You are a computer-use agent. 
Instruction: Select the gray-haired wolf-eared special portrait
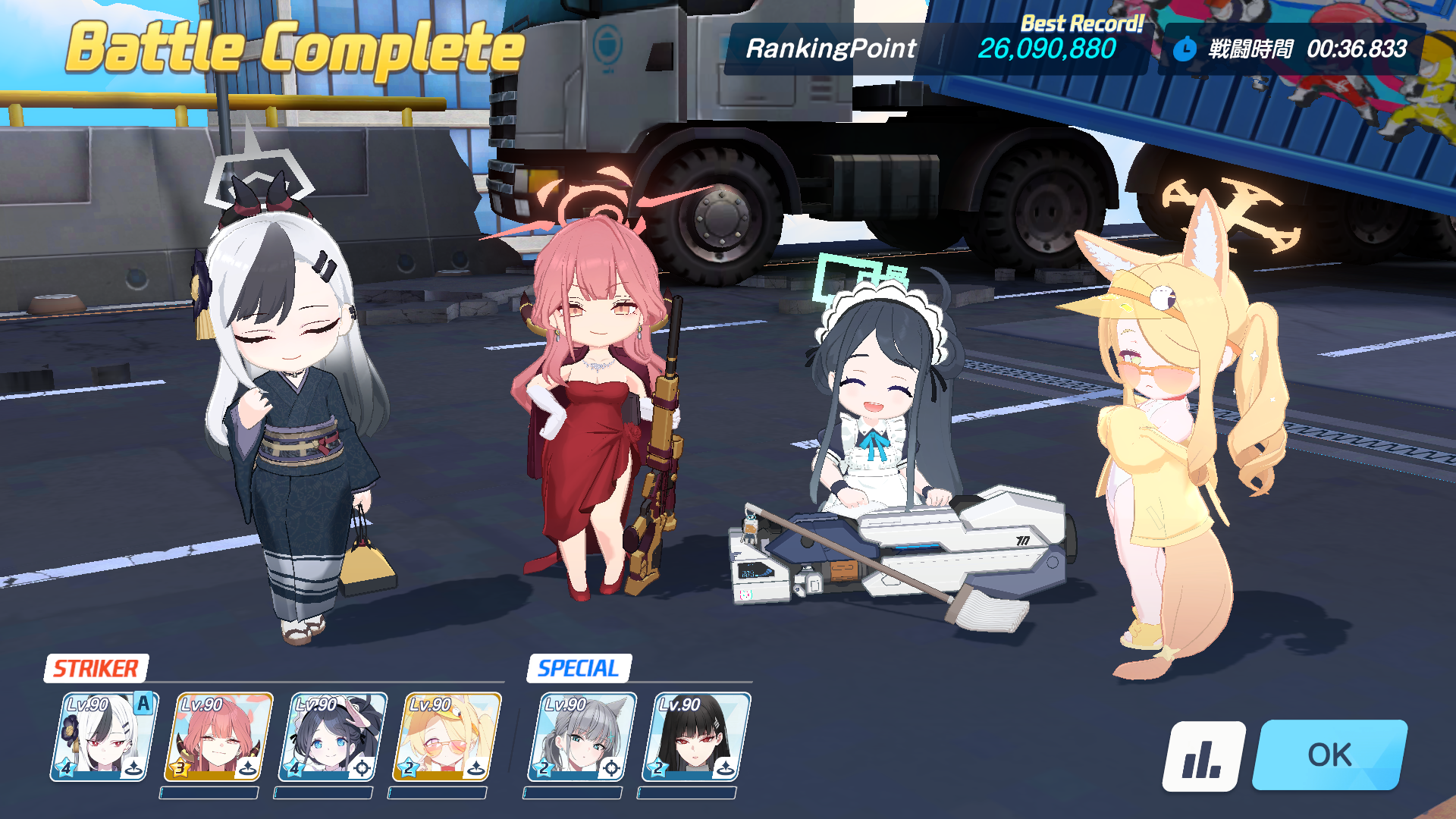tap(582, 736)
